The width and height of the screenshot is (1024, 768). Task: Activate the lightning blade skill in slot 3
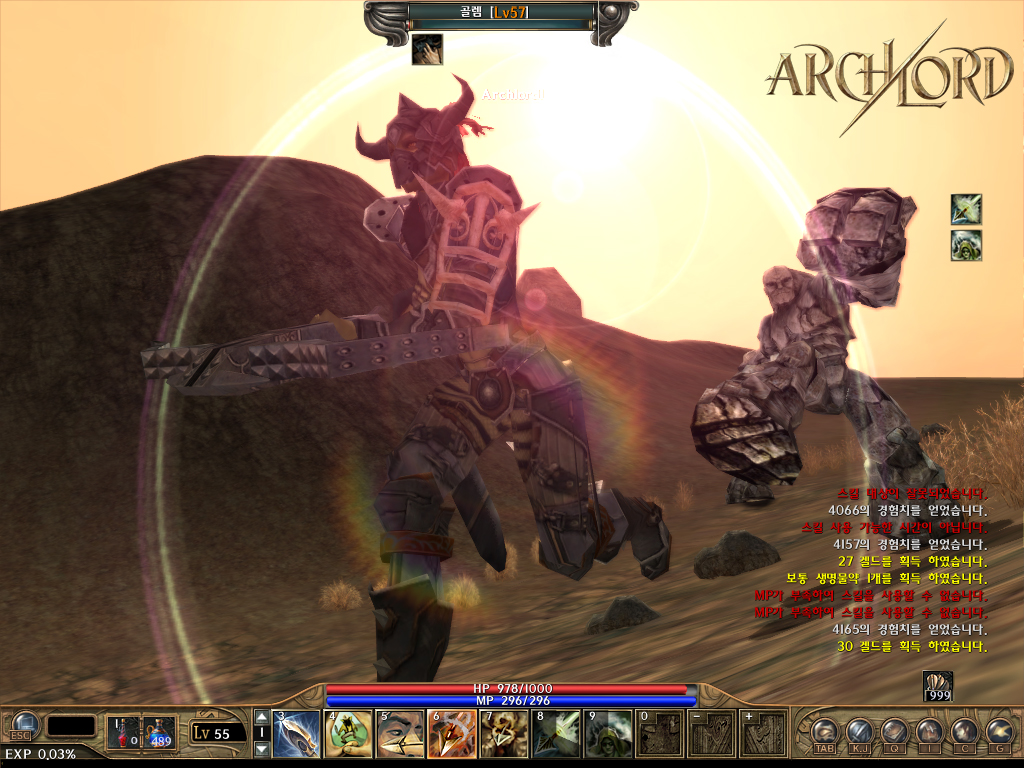[296, 733]
